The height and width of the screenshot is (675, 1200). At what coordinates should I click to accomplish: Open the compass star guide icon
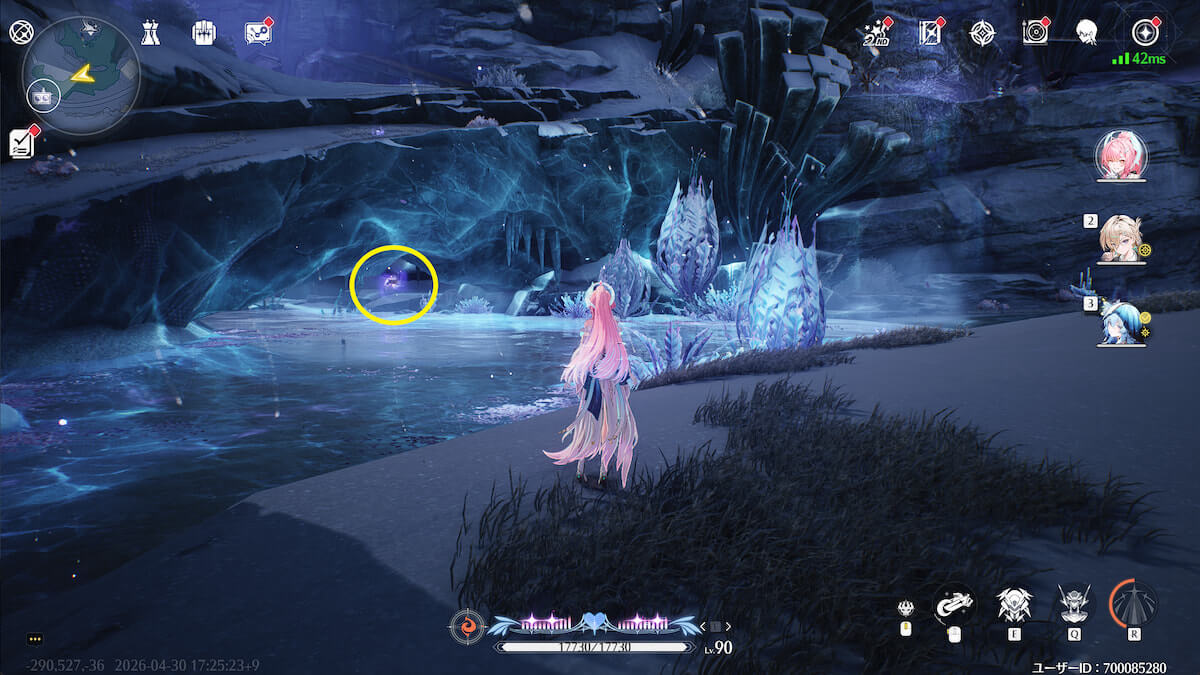[x=983, y=33]
